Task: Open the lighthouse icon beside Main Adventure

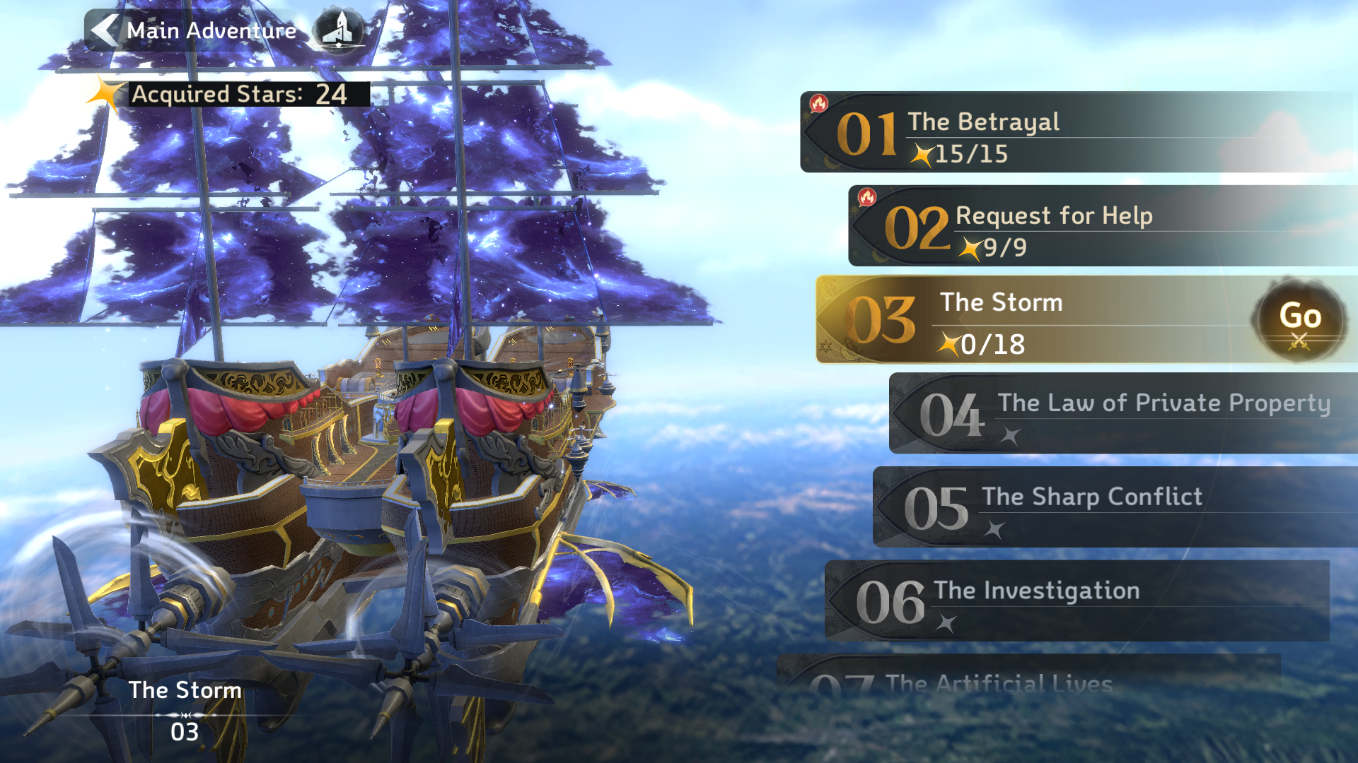Action: pos(338,30)
